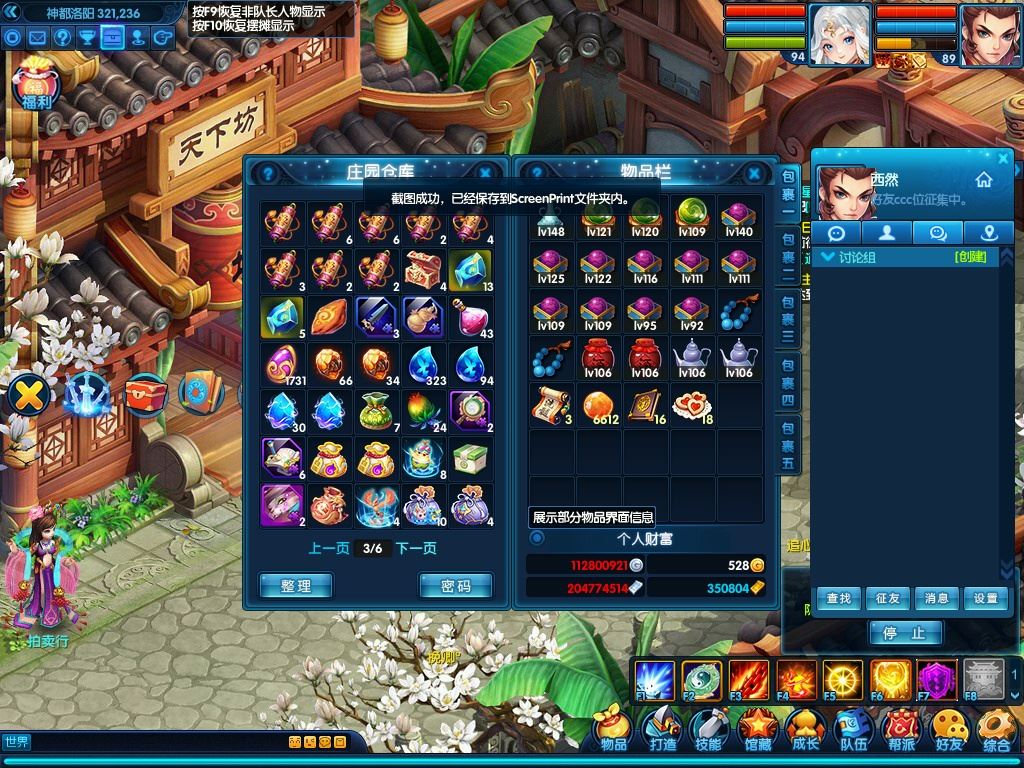Go to previous warehouse page via 上一页
The image size is (1024, 768).
[x=328, y=548]
